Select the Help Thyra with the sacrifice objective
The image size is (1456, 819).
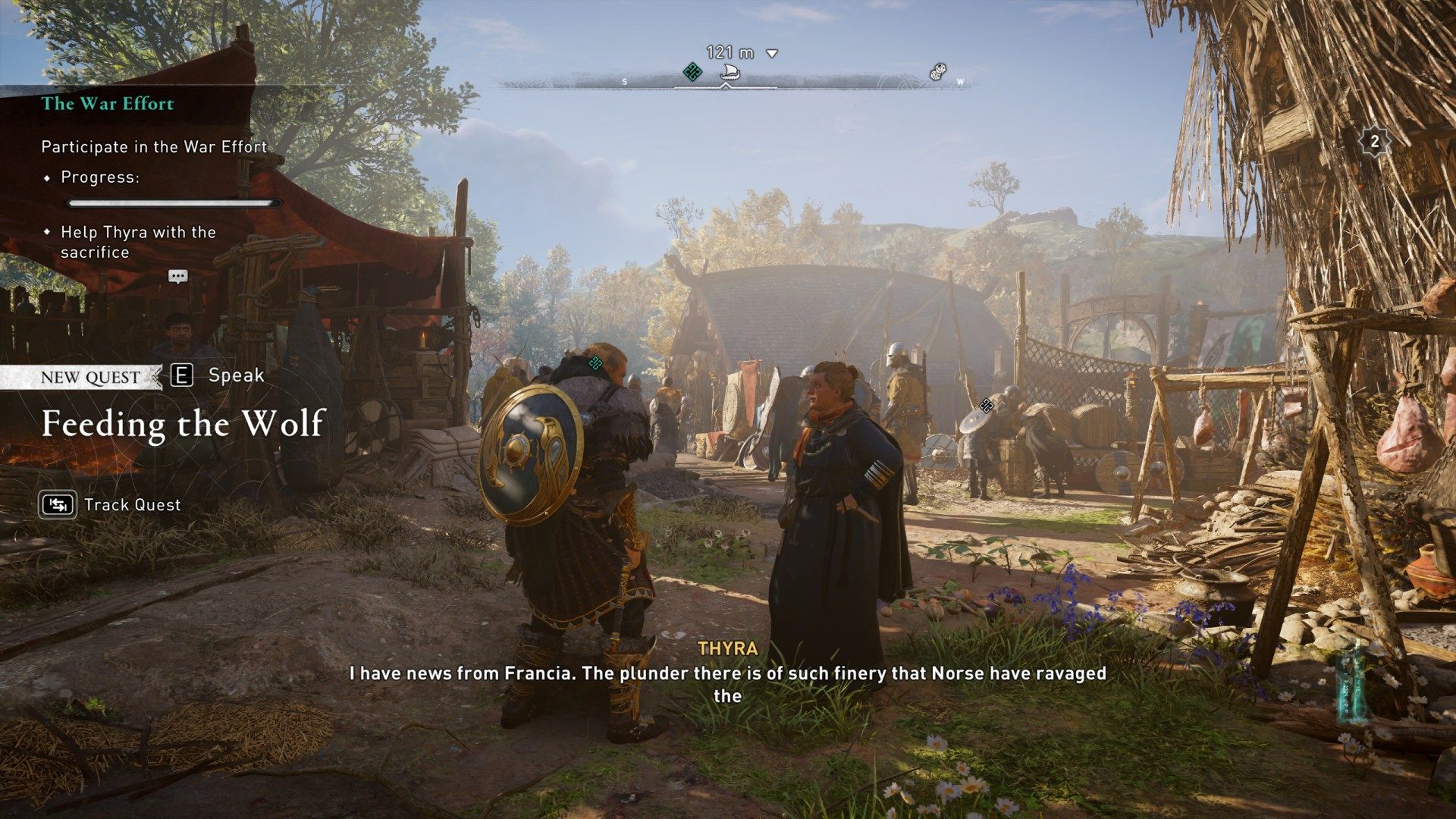[x=138, y=242]
